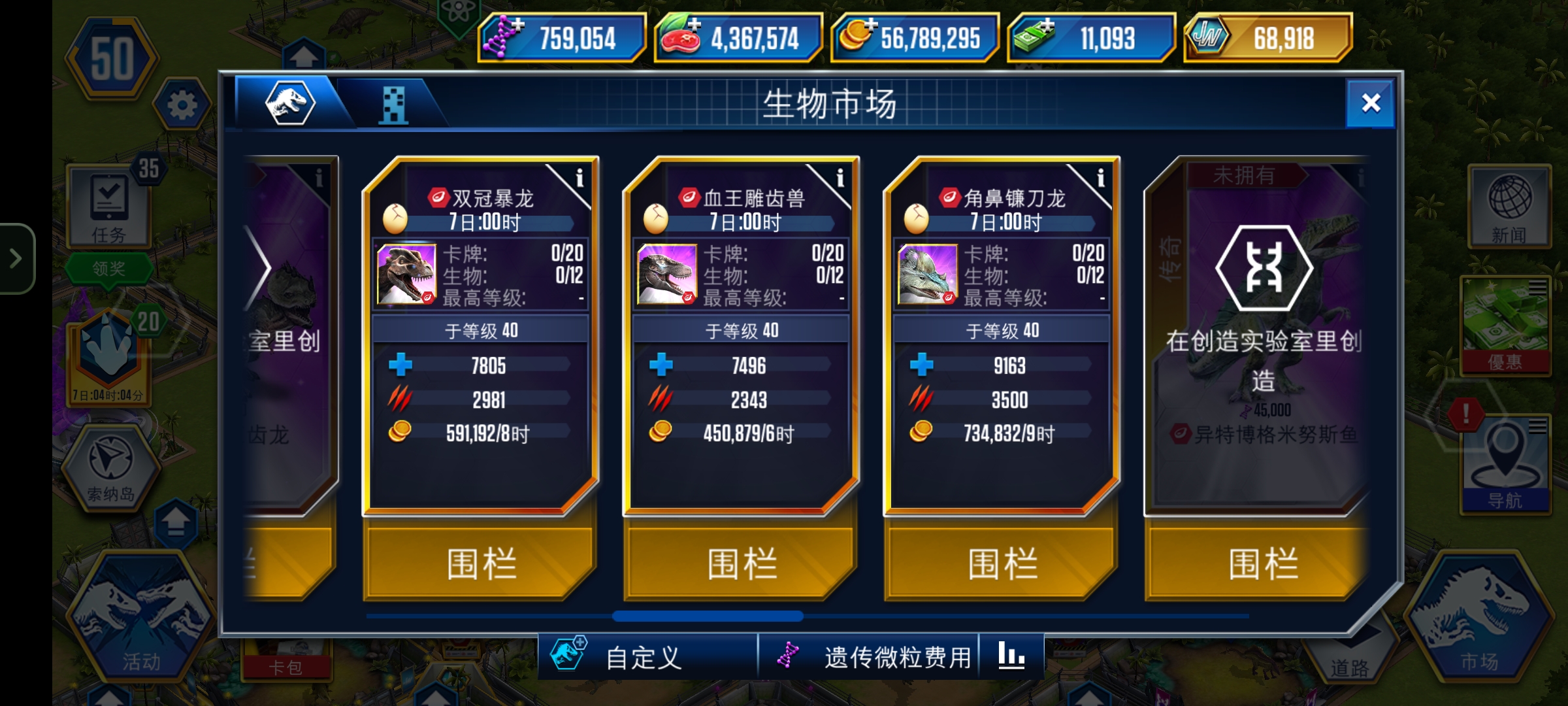Expand the 遗传微粒费用 DNA cost option
Viewport: 1568px width, 706px height.
coord(869,658)
